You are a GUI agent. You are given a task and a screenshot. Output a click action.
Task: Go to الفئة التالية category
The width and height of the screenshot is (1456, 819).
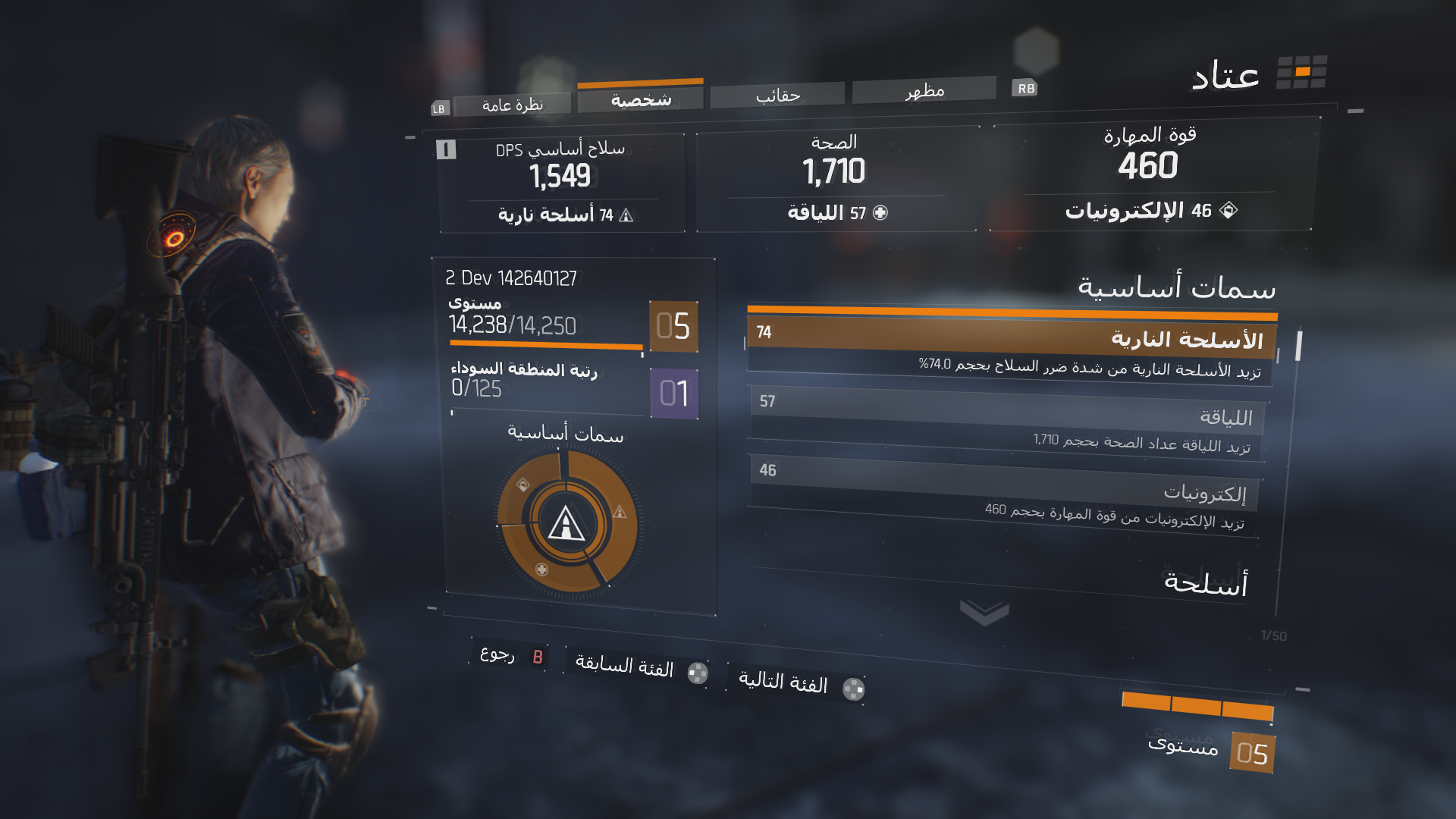coord(798,684)
